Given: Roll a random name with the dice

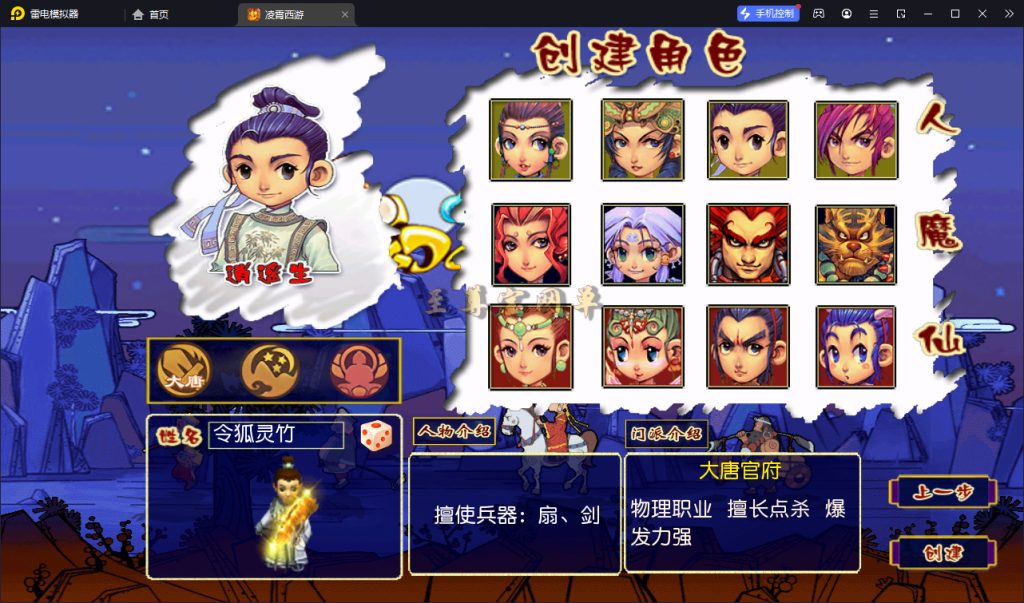Looking at the screenshot, I should click(x=376, y=436).
